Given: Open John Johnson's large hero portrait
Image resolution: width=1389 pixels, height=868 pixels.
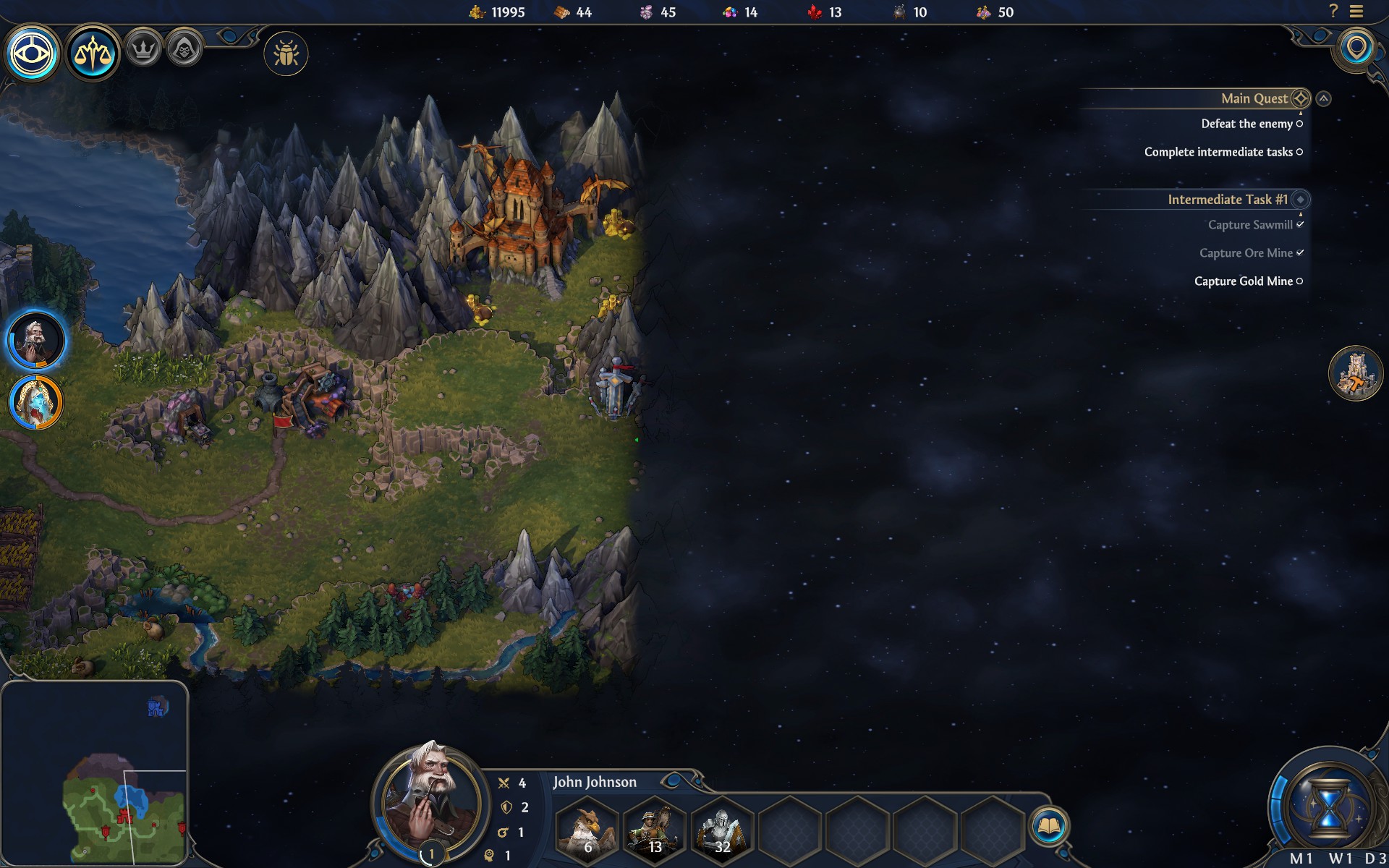Looking at the screenshot, I should click(x=430, y=801).
